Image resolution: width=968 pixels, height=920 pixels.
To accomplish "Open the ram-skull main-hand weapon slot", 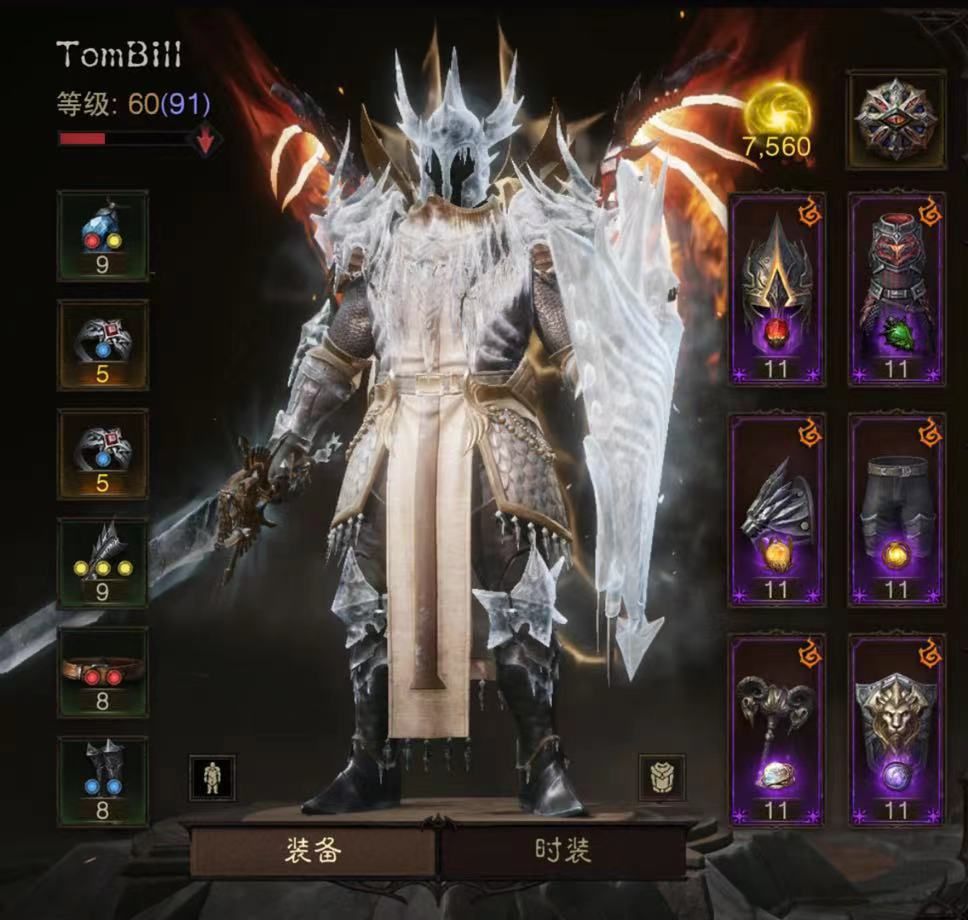I will click(x=777, y=729).
